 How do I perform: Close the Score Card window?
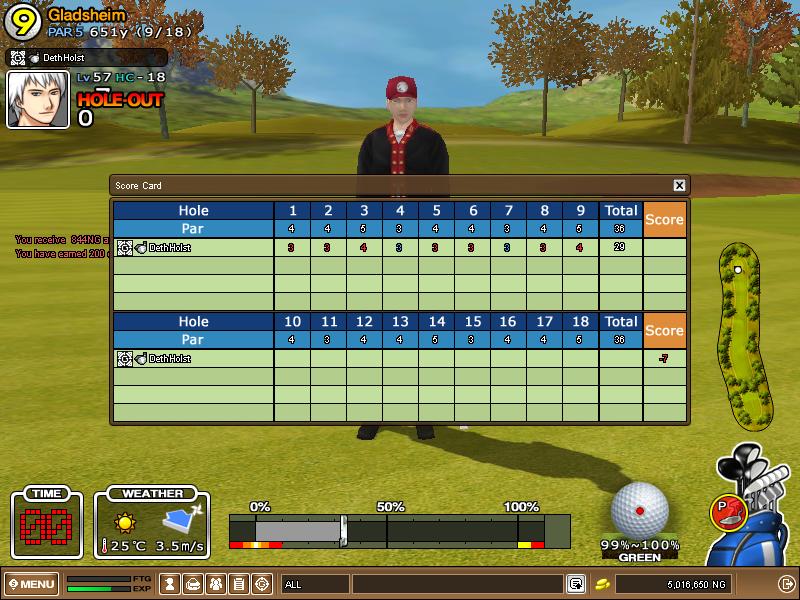pyautogui.click(x=679, y=185)
